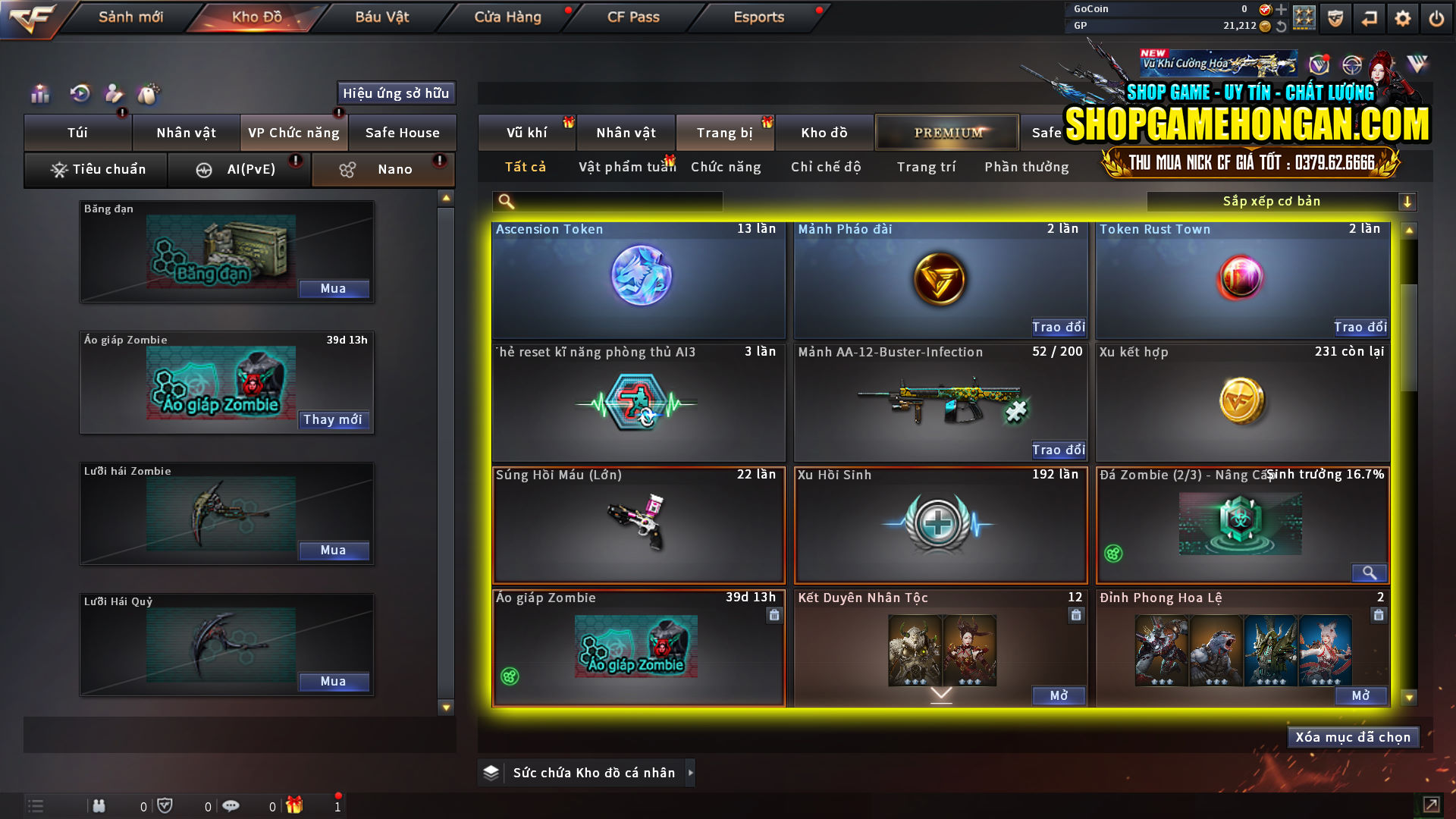Open the replay history icon above the Túi tab
Viewport: 1456px width, 819px height.
(x=79, y=93)
